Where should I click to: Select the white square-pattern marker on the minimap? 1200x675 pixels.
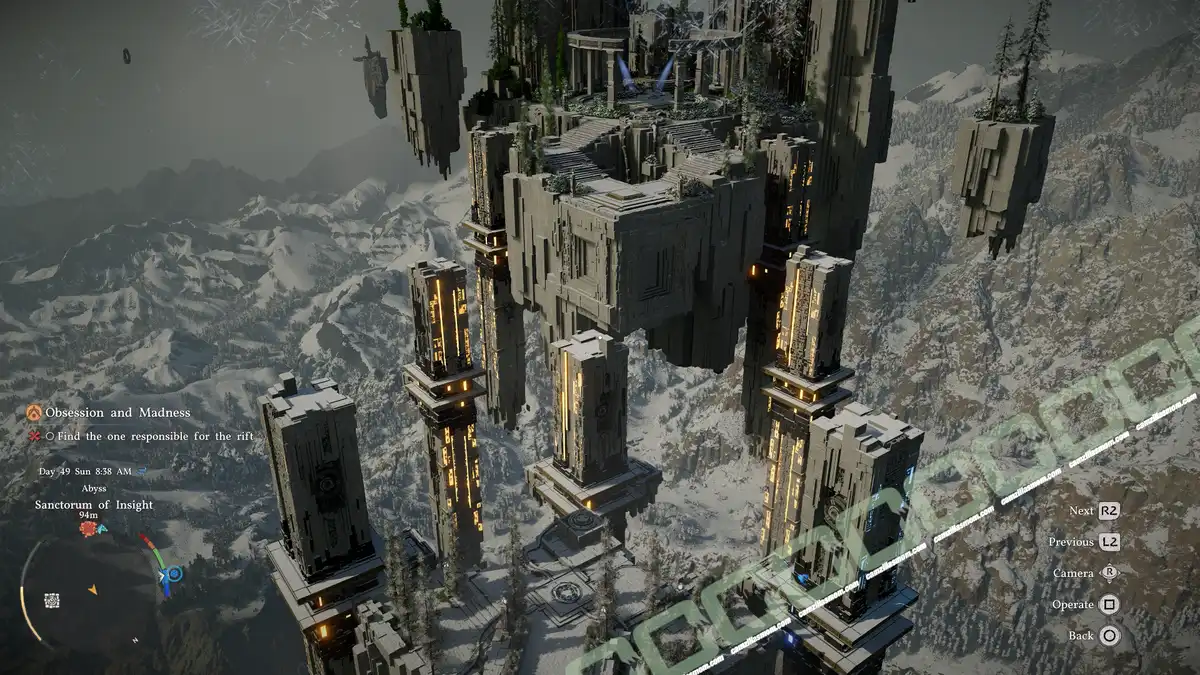click(52, 600)
